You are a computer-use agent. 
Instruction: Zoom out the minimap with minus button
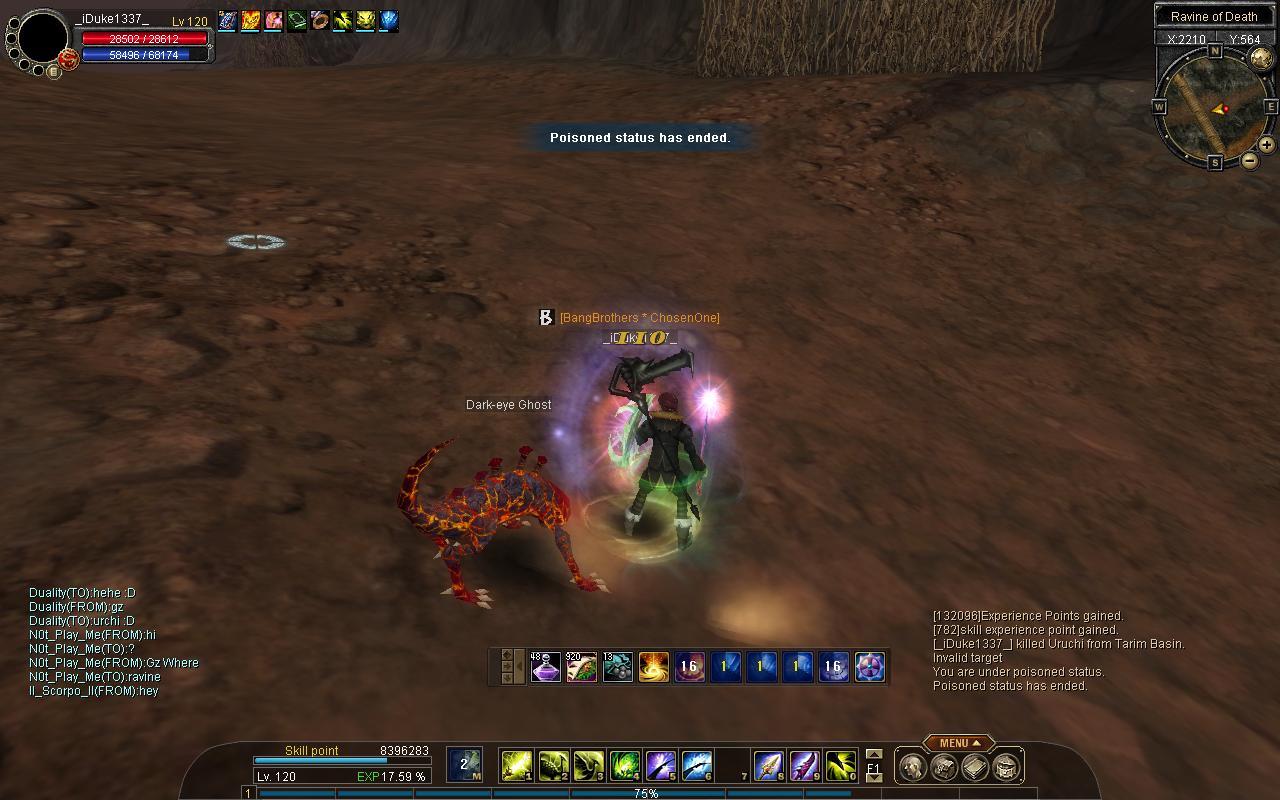1250,160
